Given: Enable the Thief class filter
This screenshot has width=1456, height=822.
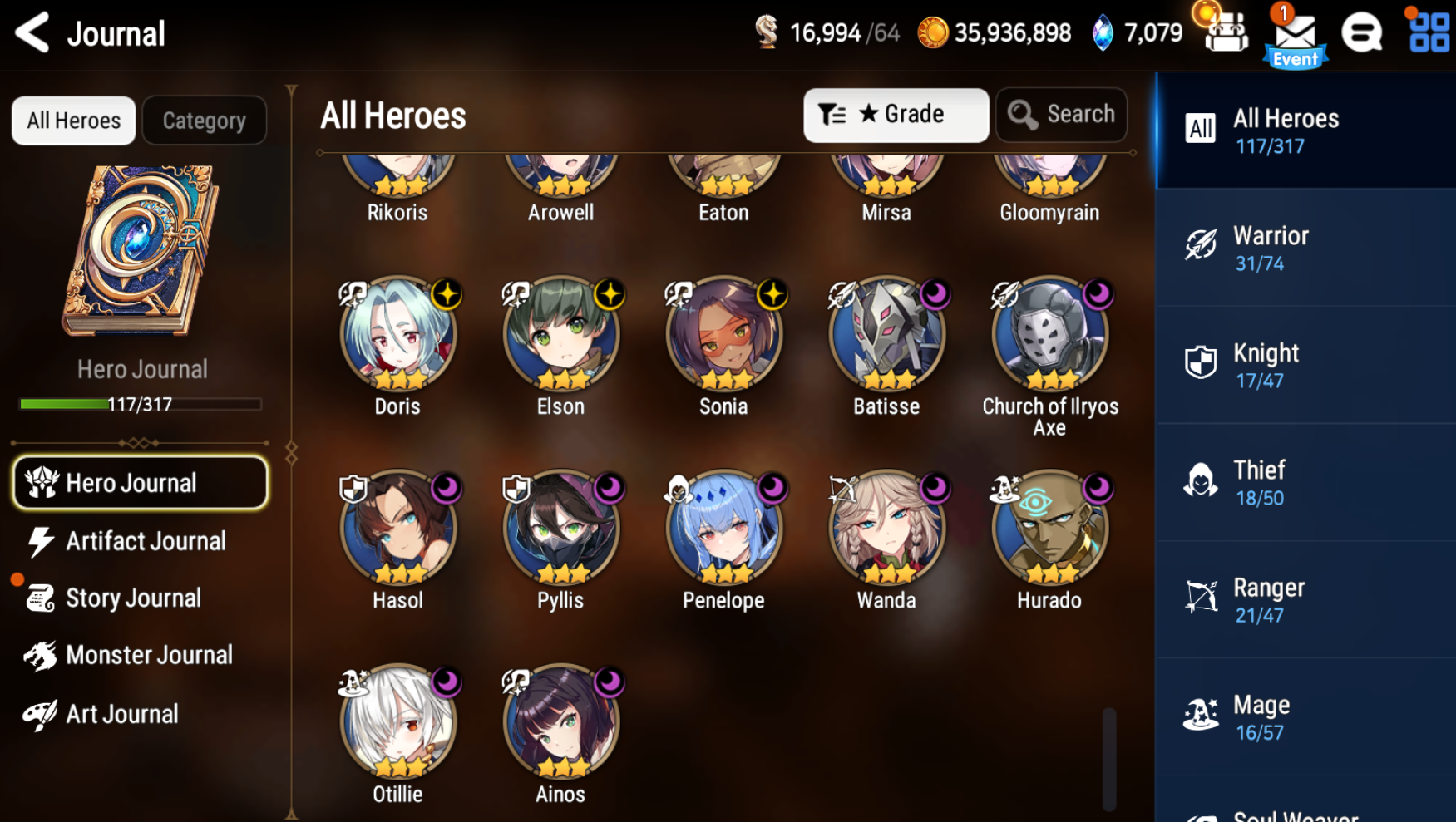Looking at the screenshot, I should pos(1303,481).
